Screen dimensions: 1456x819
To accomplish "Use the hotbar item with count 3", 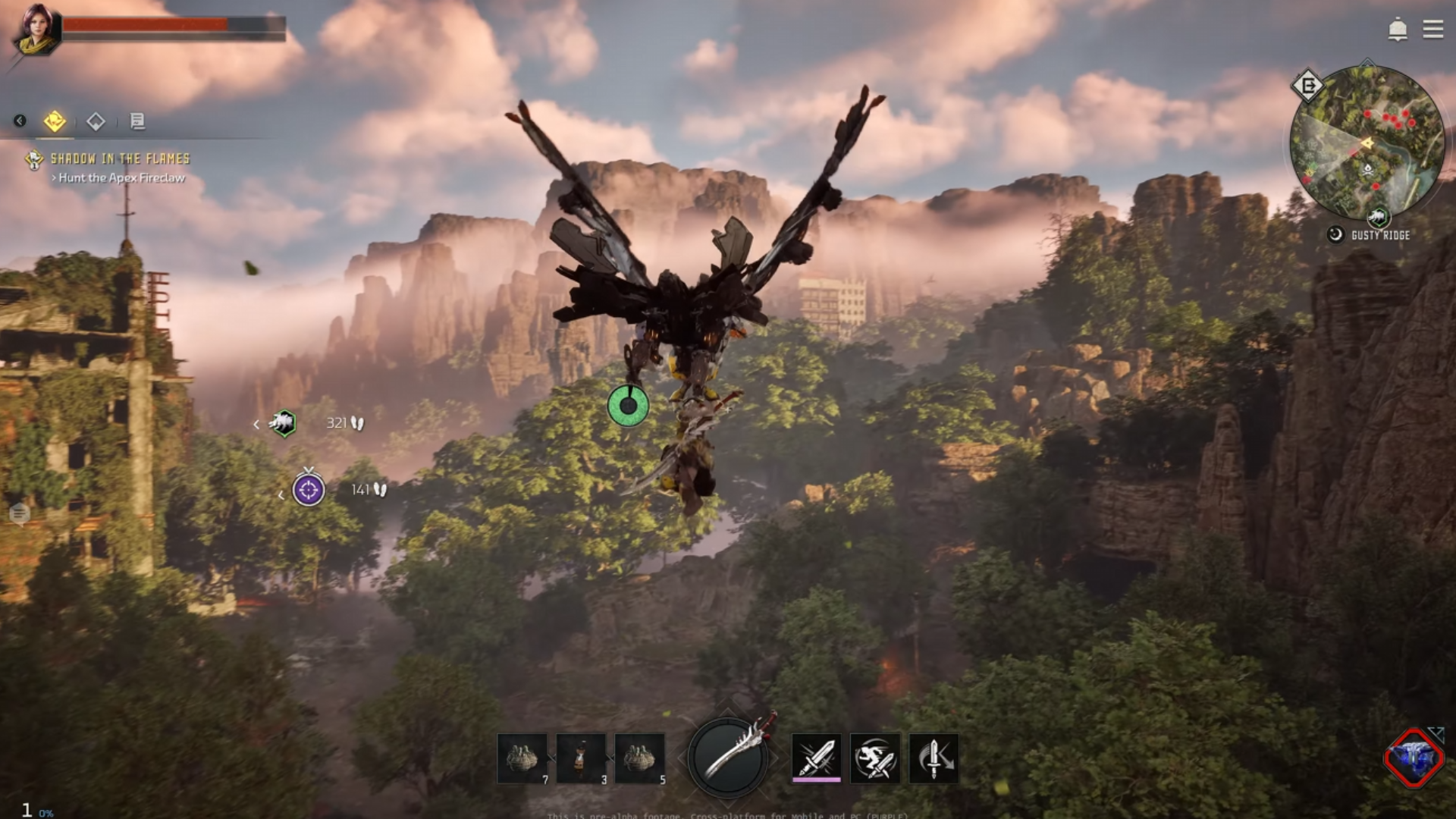I will pyautogui.click(x=581, y=758).
